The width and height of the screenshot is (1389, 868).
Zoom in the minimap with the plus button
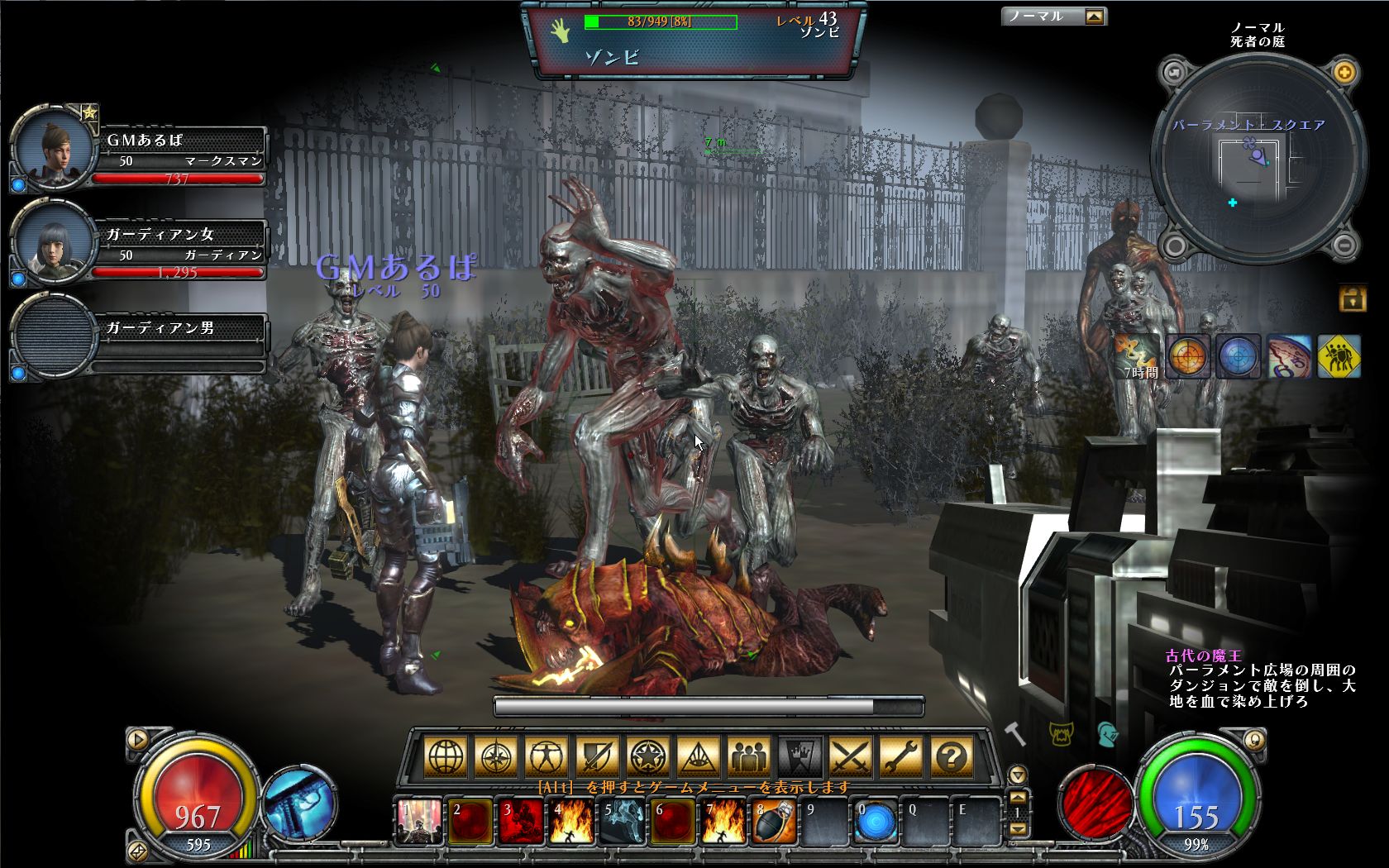tap(1345, 73)
